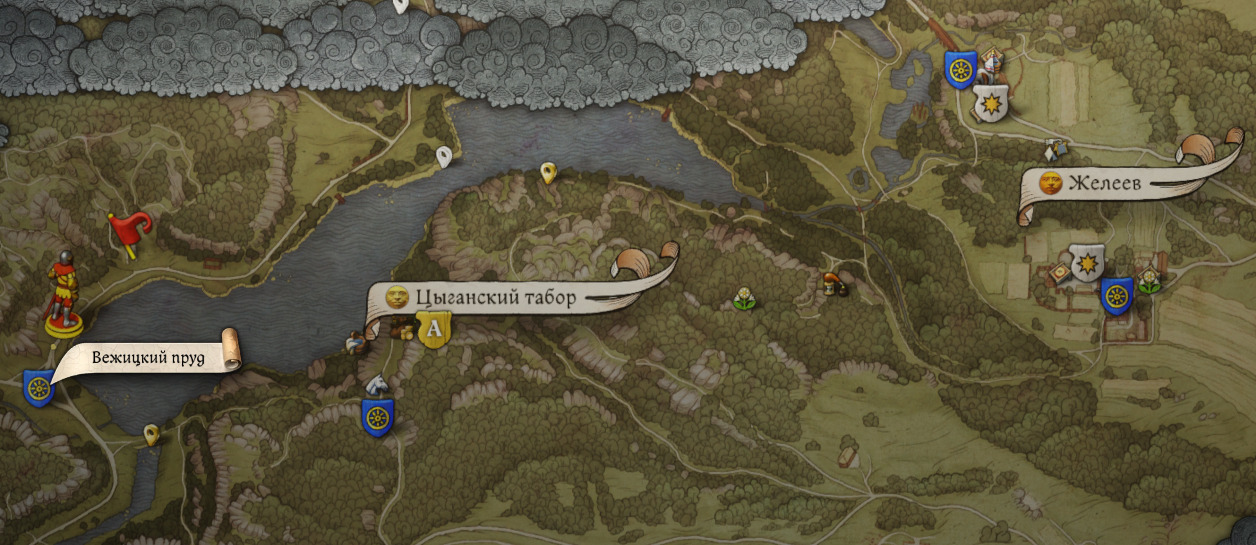This screenshot has width=1256, height=545.
Task: Click the orange-capped icon right of the forest flower
Action: (x=830, y=284)
